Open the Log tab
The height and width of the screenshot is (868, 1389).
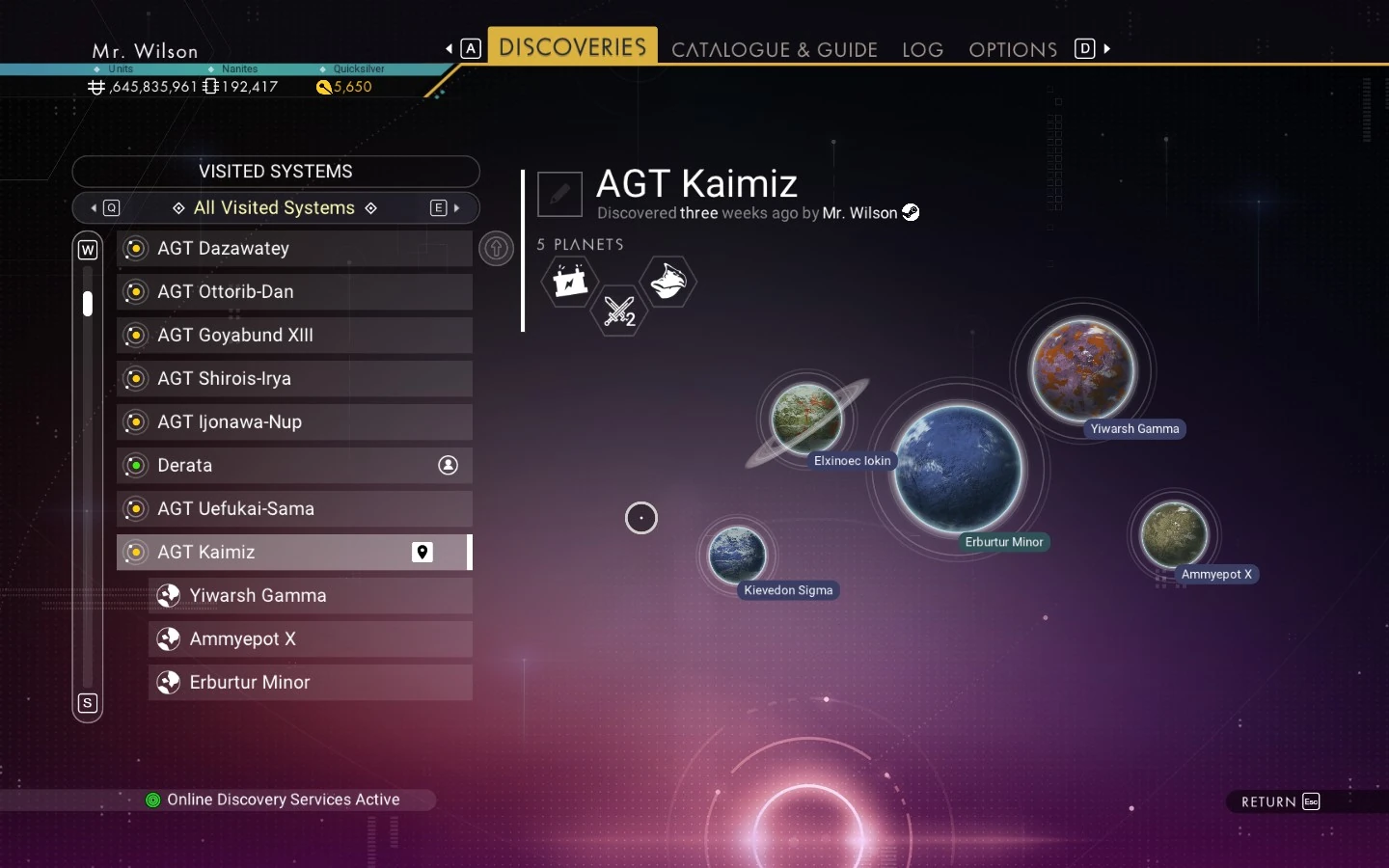point(922,49)
